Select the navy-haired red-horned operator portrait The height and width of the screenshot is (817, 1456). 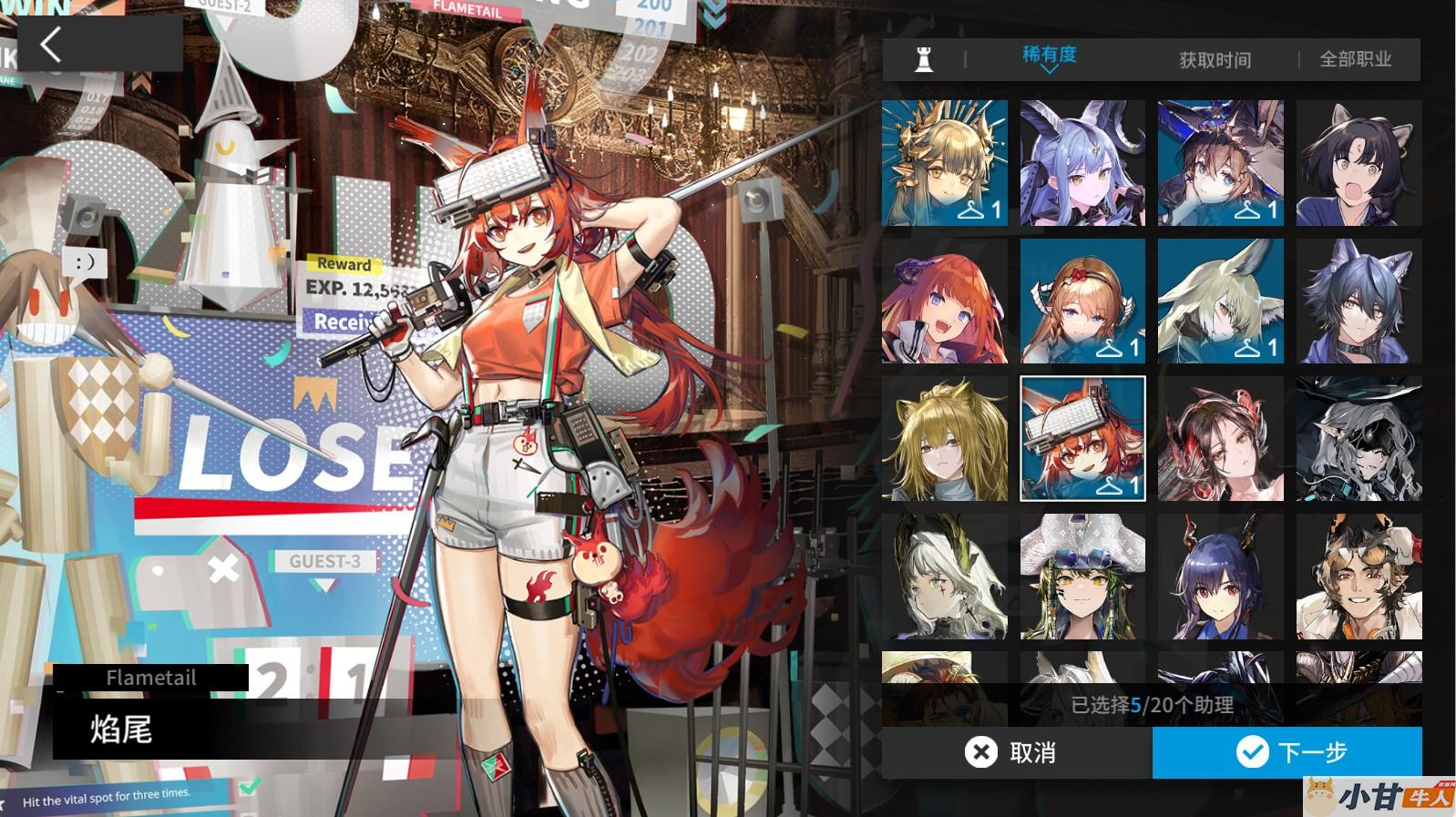[x=1220, y=576]
